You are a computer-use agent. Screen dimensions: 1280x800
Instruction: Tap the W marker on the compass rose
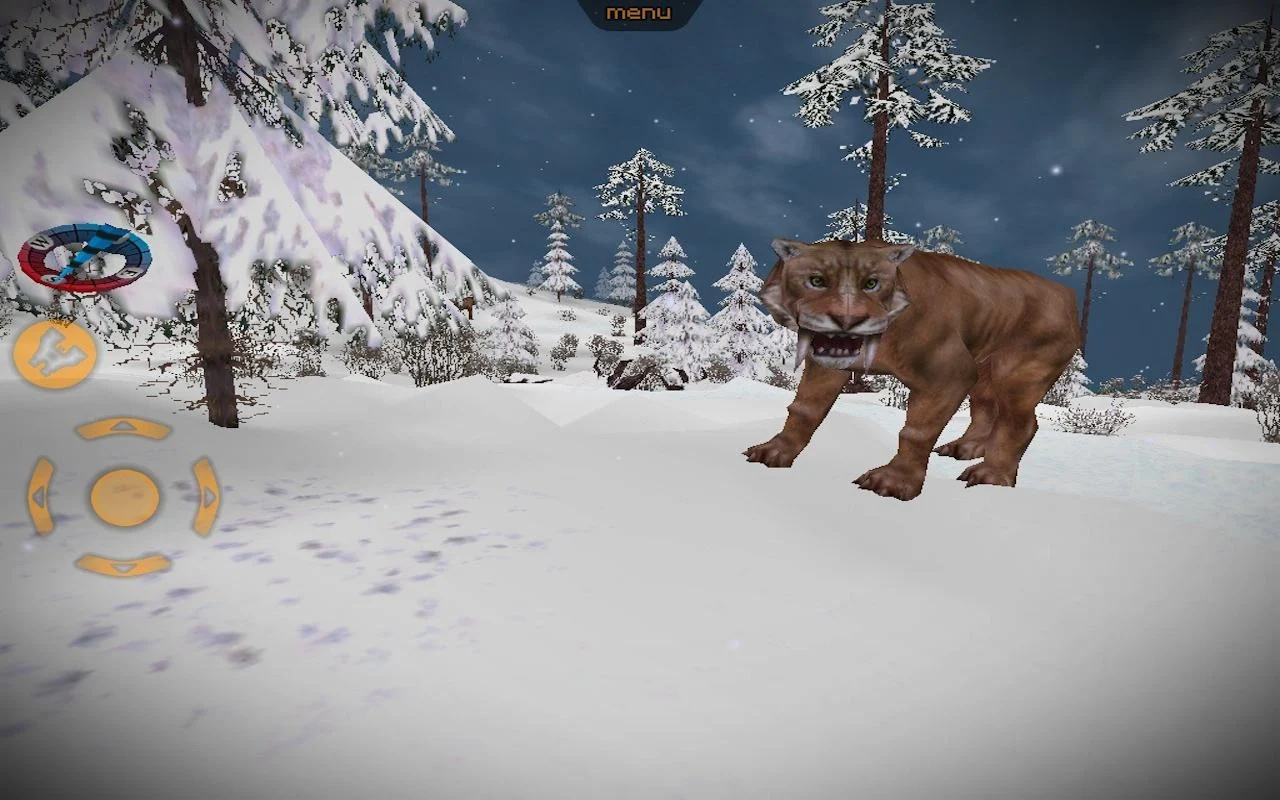[x=41, y=242]
